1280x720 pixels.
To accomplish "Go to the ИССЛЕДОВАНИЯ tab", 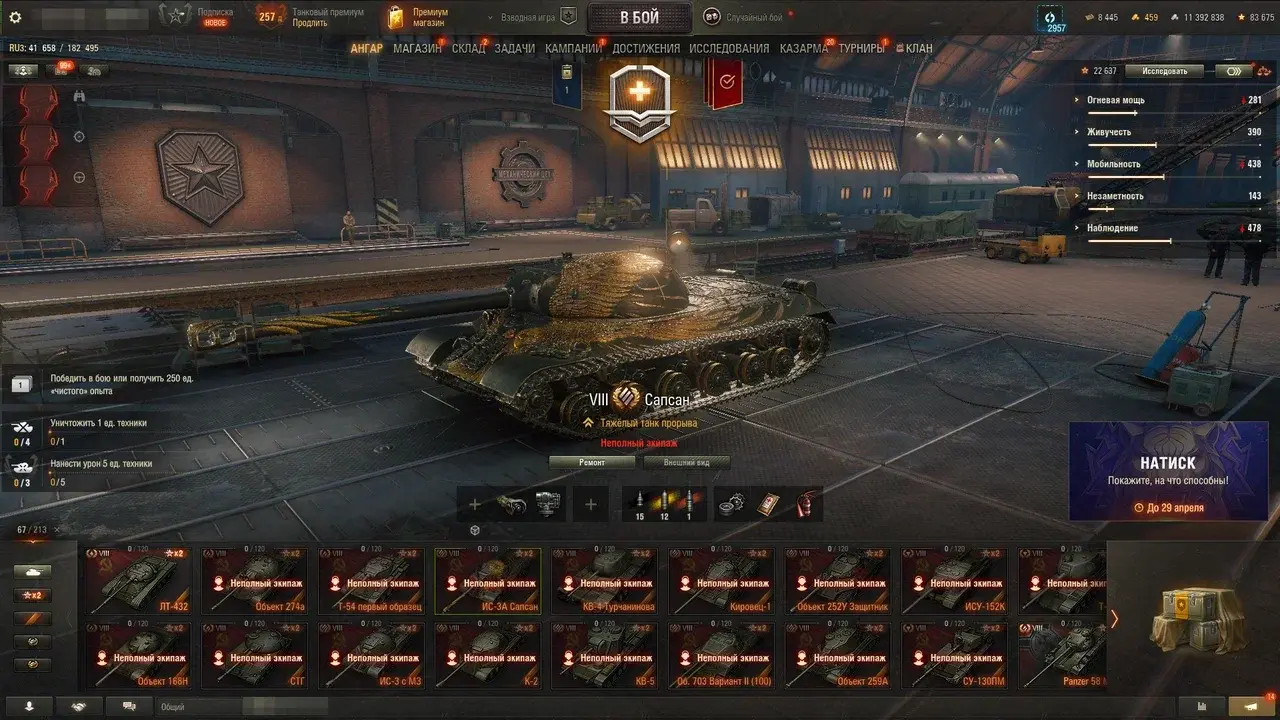I will click(729, 48).
